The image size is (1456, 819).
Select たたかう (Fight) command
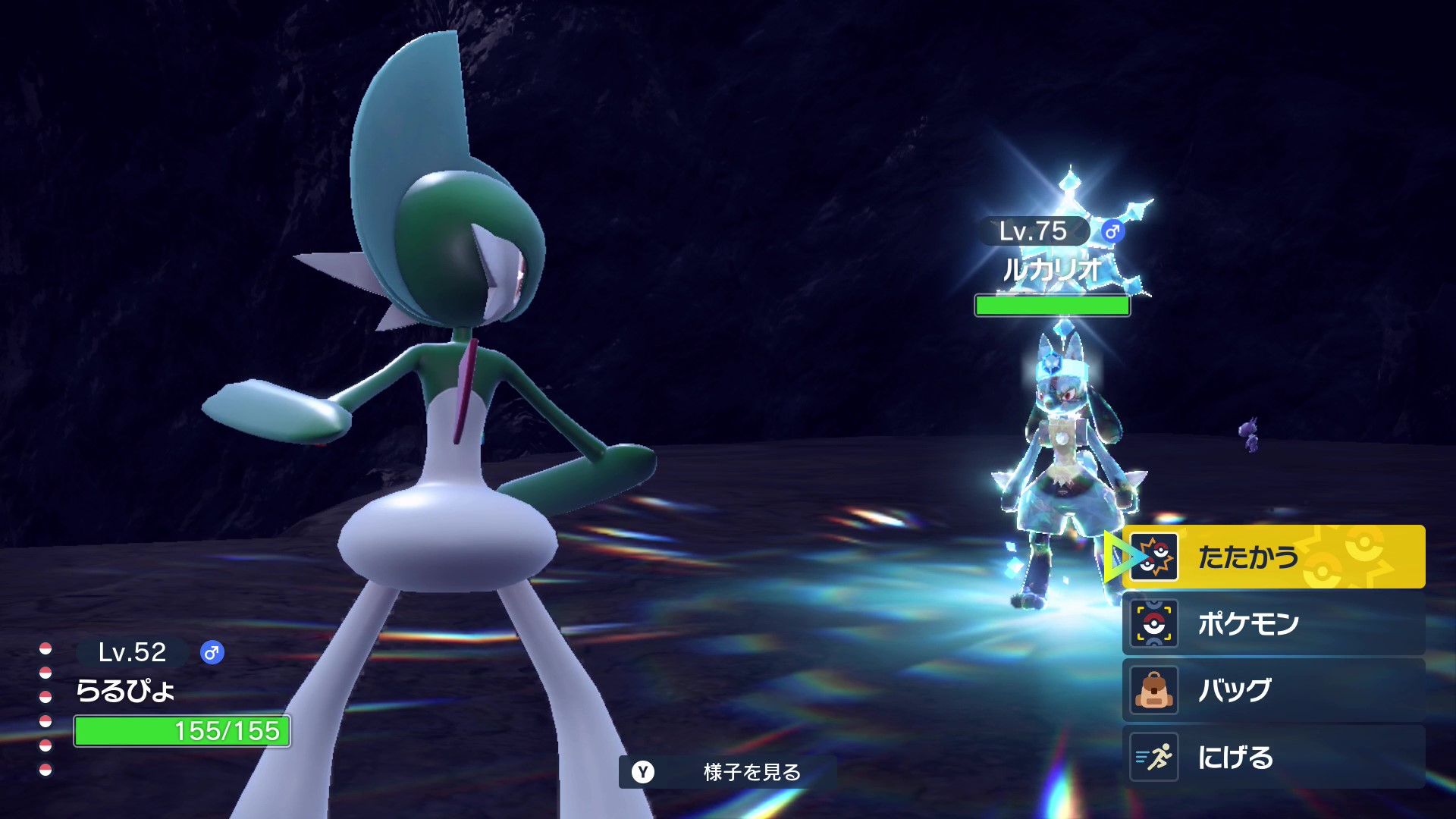1274,557
